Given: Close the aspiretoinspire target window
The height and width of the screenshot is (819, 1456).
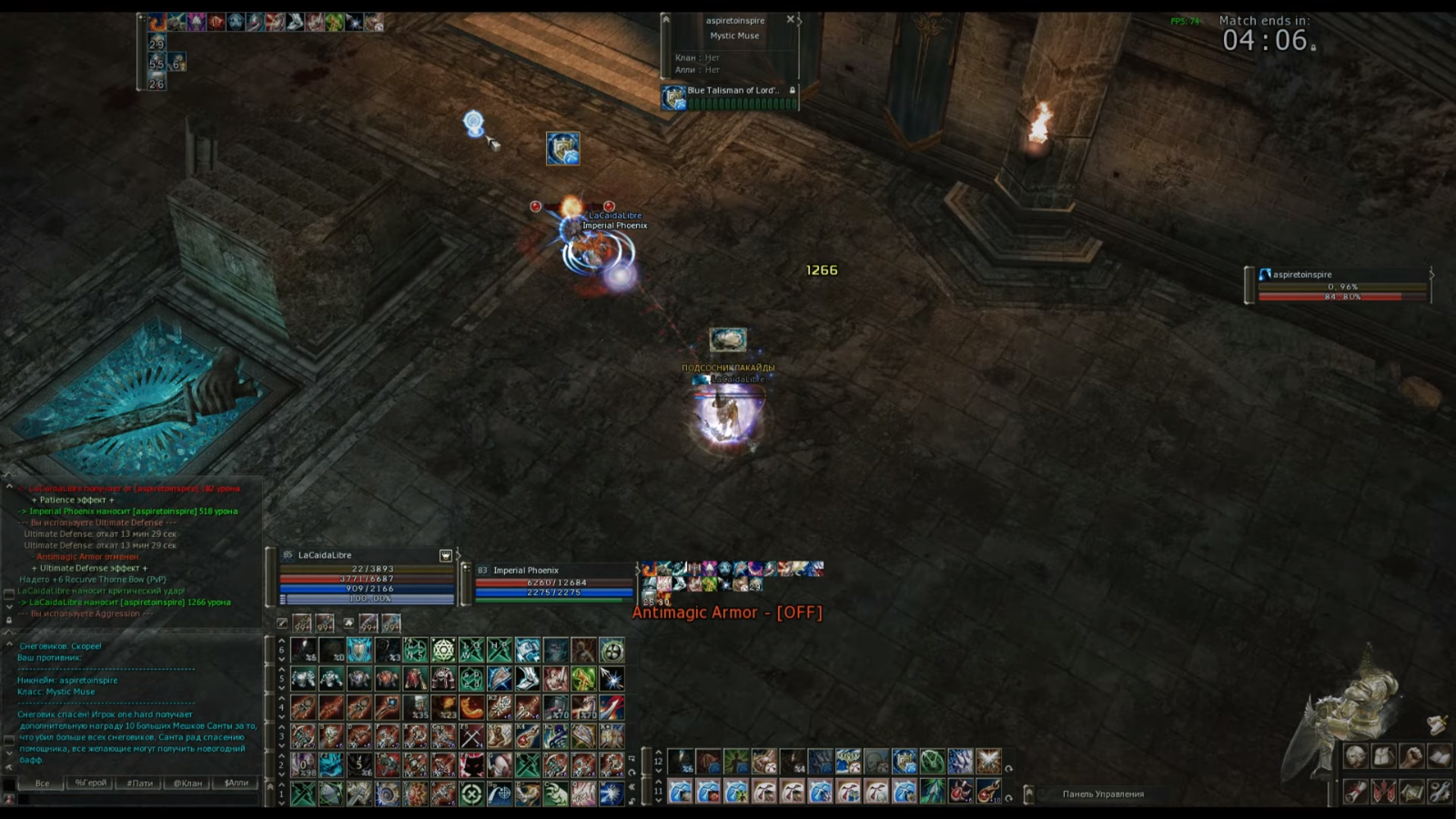Looking at the screenshot, I should pos(790,19).
